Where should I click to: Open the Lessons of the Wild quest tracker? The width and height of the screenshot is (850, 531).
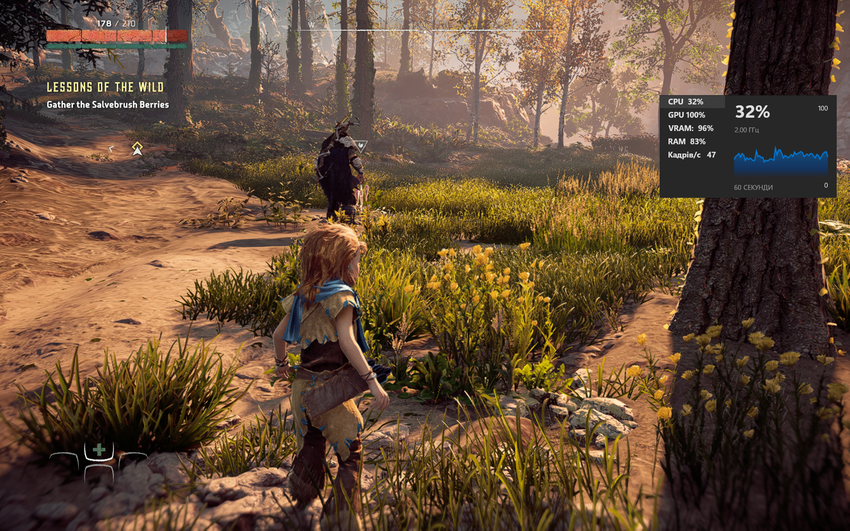coord(103,87)
